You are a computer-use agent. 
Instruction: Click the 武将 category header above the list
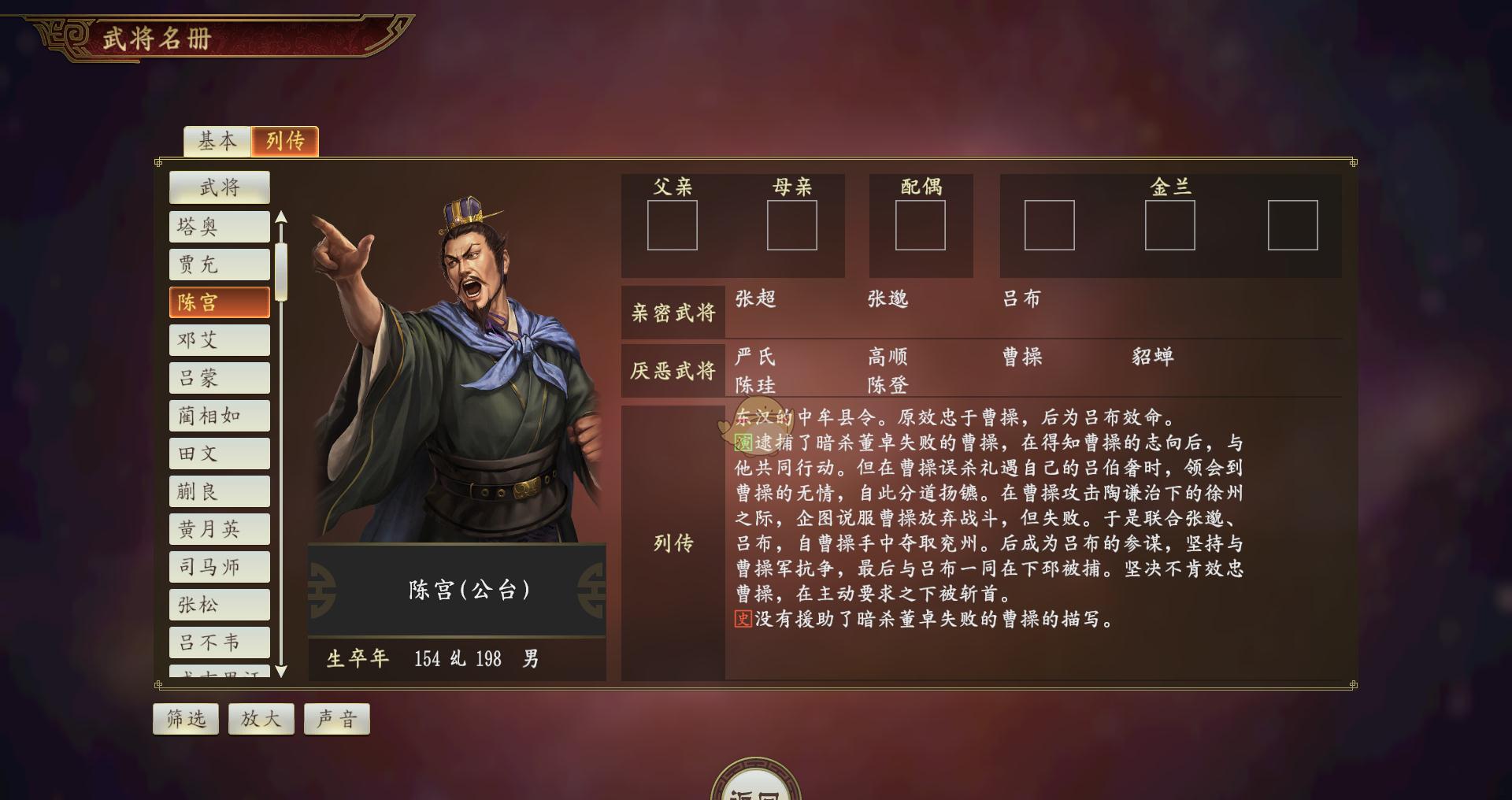(219, 187)
